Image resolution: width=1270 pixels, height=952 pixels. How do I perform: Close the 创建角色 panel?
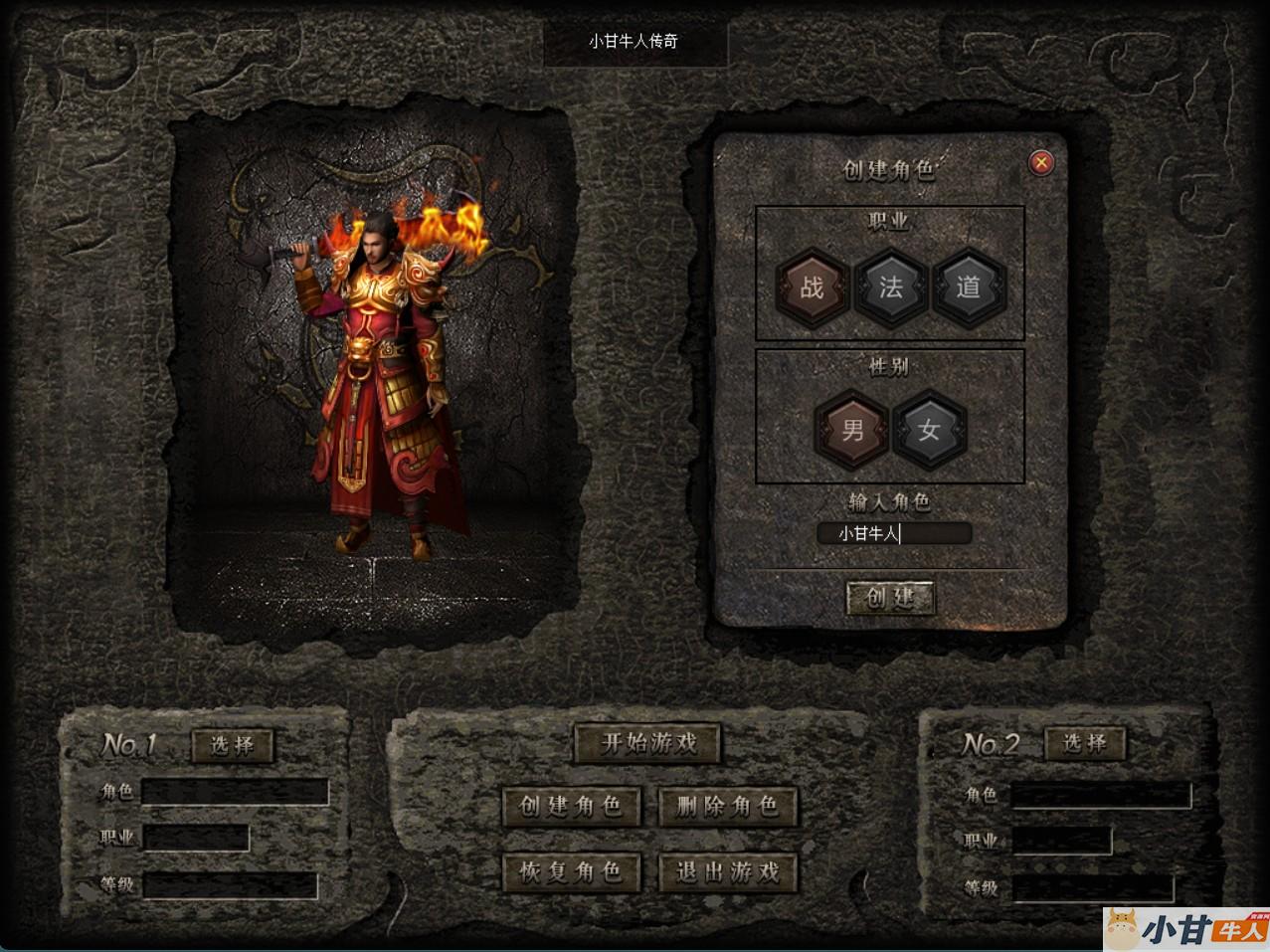[1040, 162]
